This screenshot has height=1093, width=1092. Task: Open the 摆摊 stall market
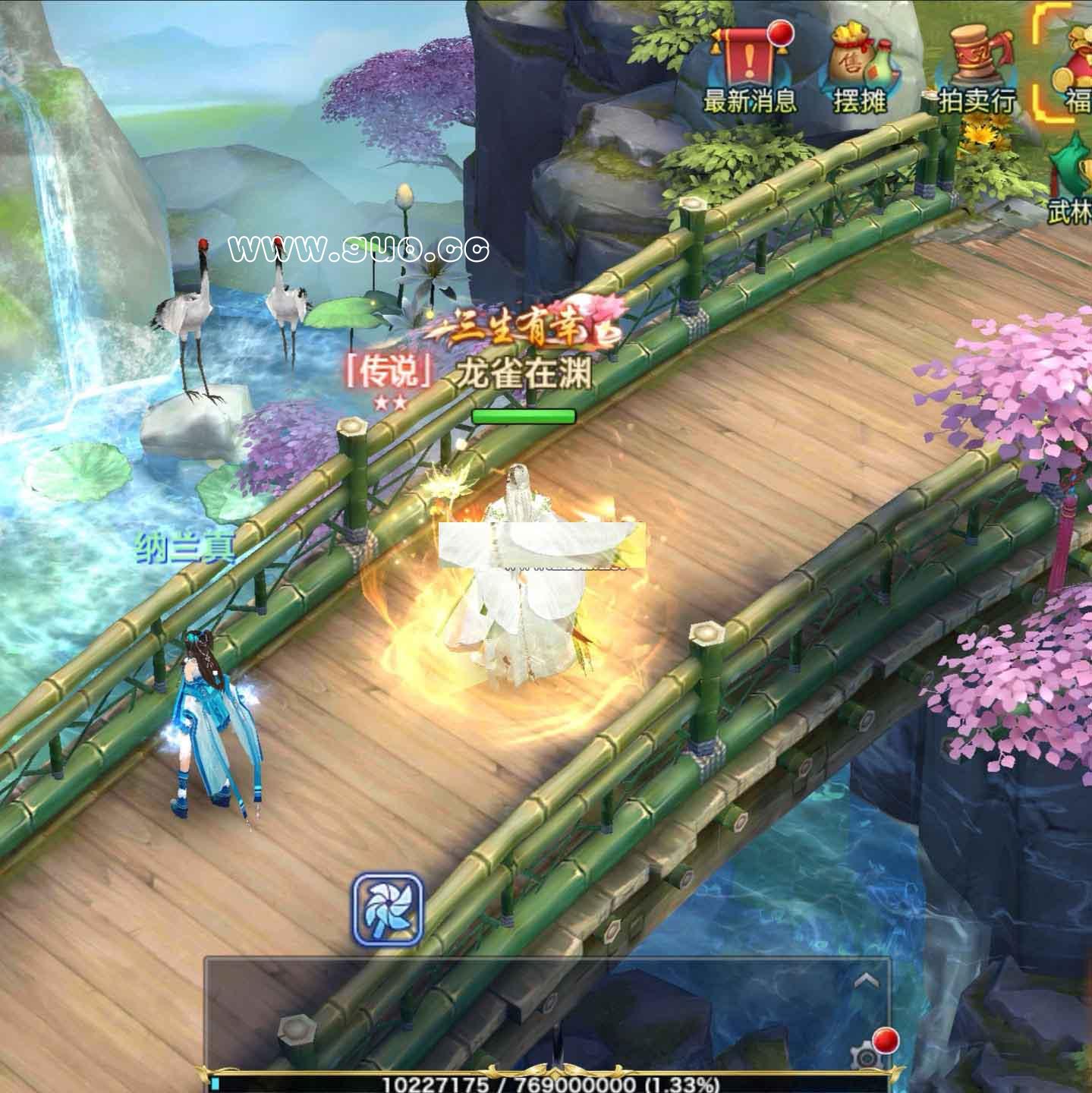point(860,68)
